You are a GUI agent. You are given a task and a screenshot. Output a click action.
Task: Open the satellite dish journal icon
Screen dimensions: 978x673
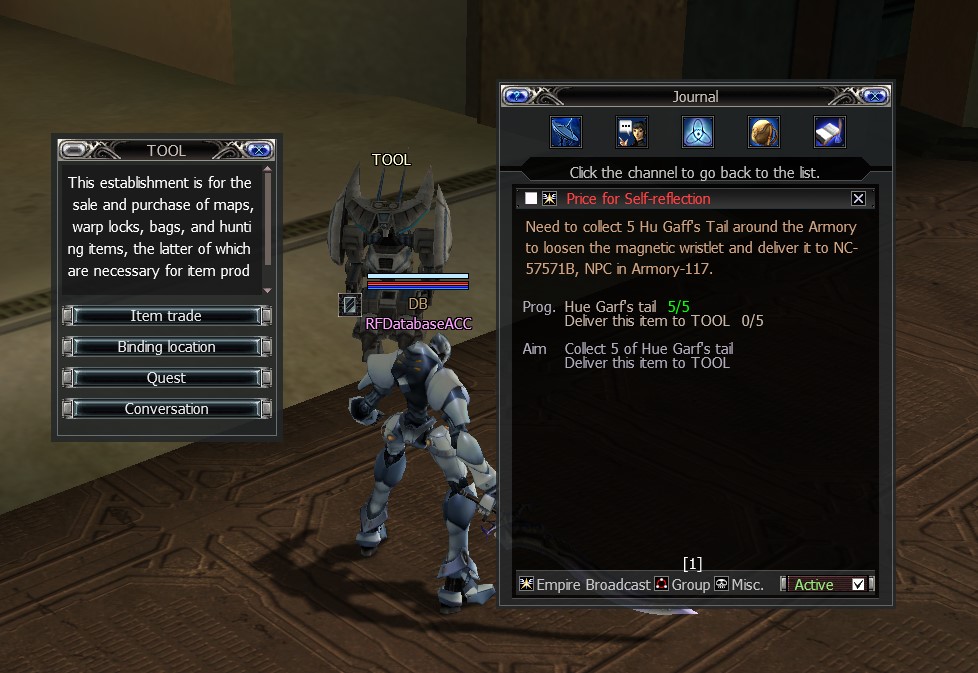pos(566,132)
